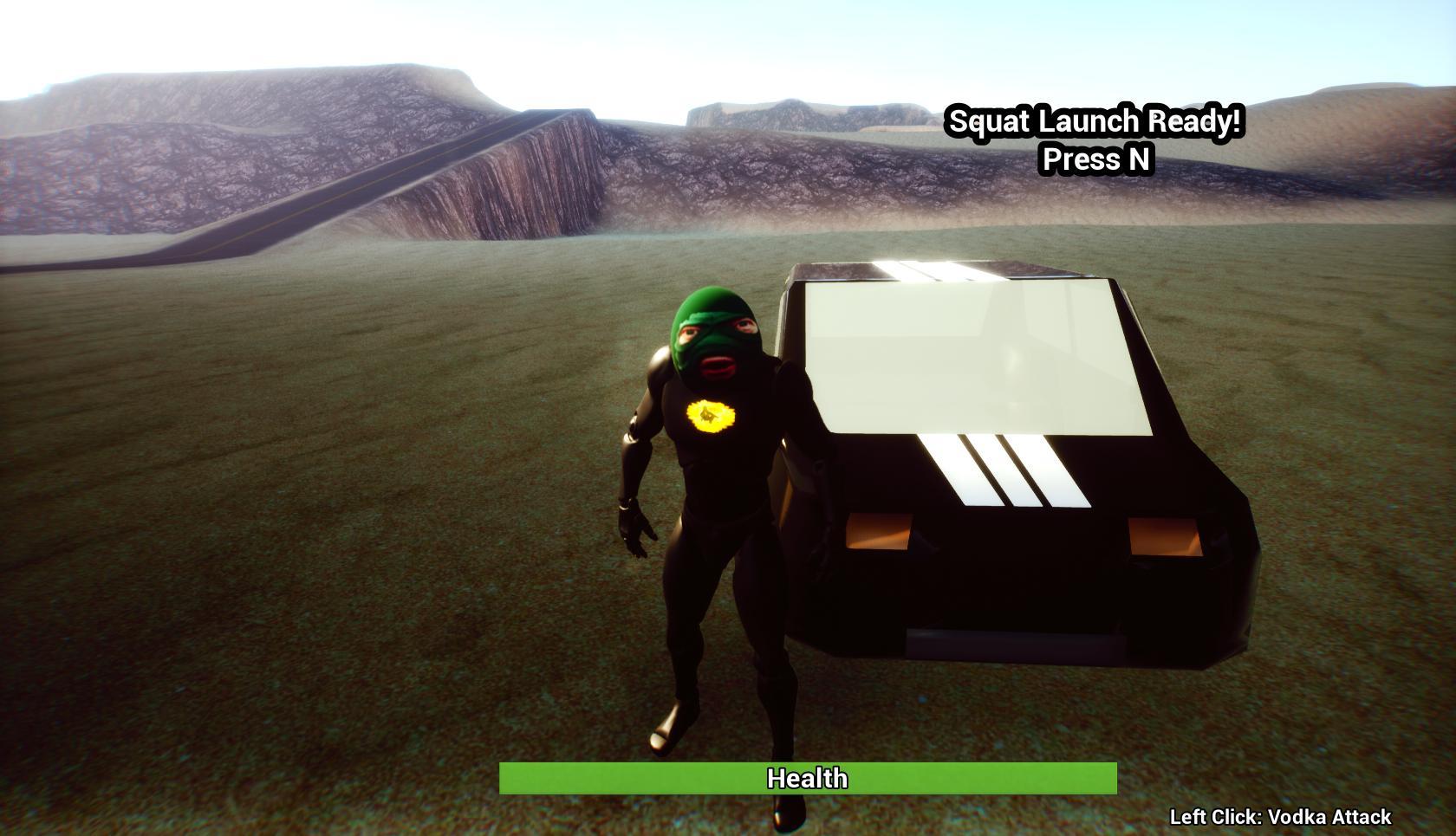Click the Squat Launch Ready notification
The width and height of the screenshot is (1456, 836).
tap(1095, 122)
